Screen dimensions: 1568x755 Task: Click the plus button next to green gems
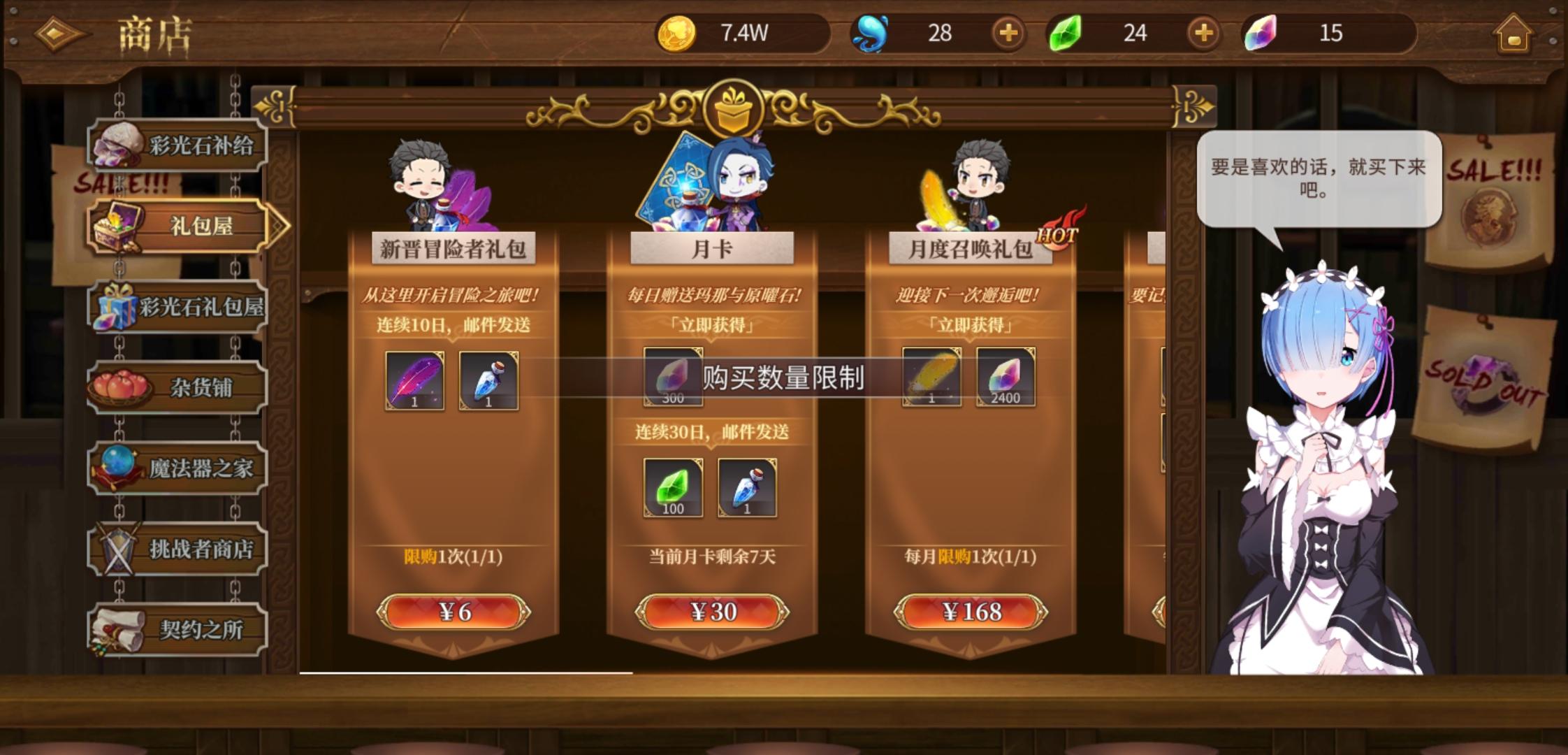pyautogui.click(x=1202, y=33)
